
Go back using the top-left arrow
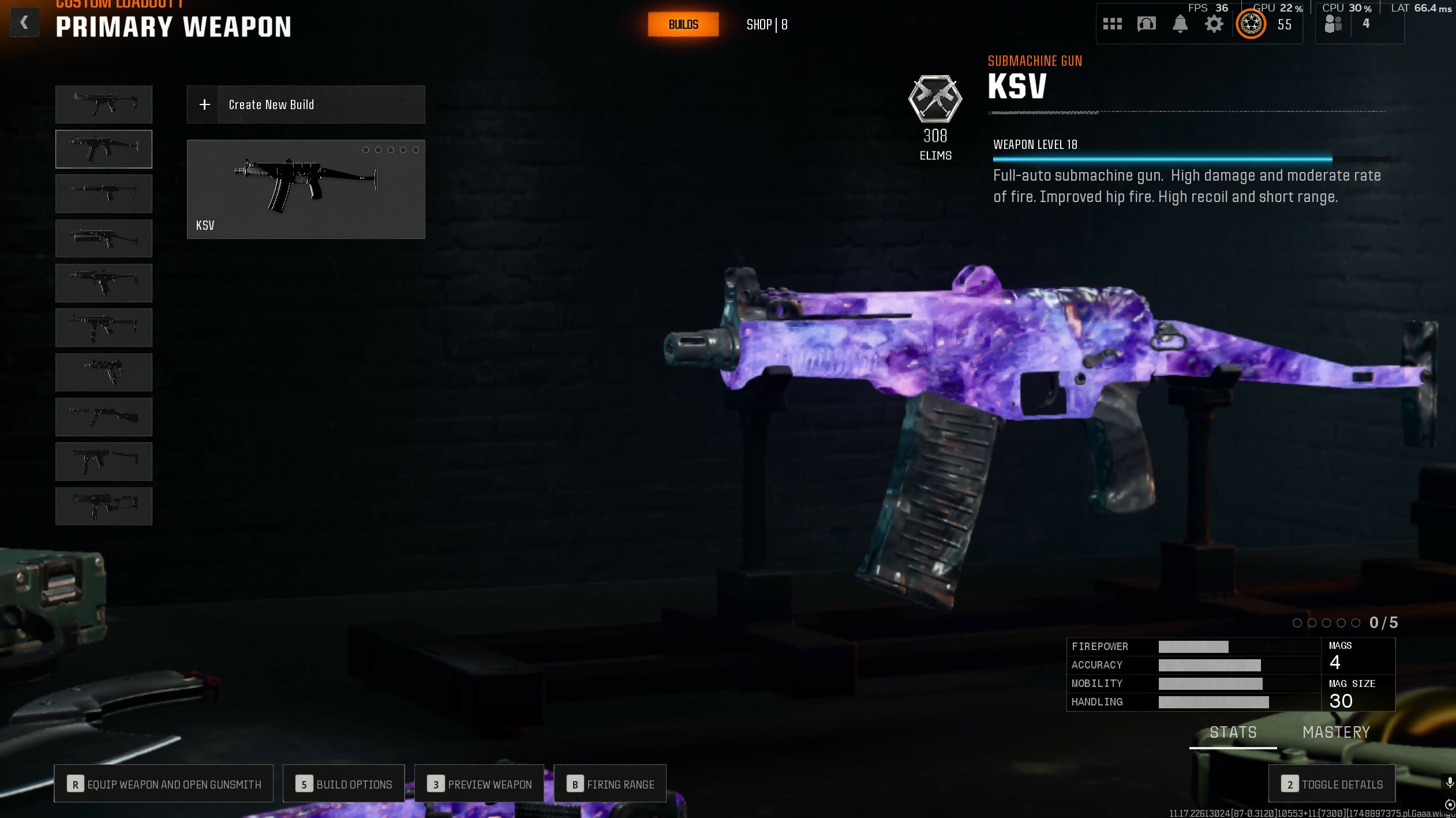(x=24, y=23)
